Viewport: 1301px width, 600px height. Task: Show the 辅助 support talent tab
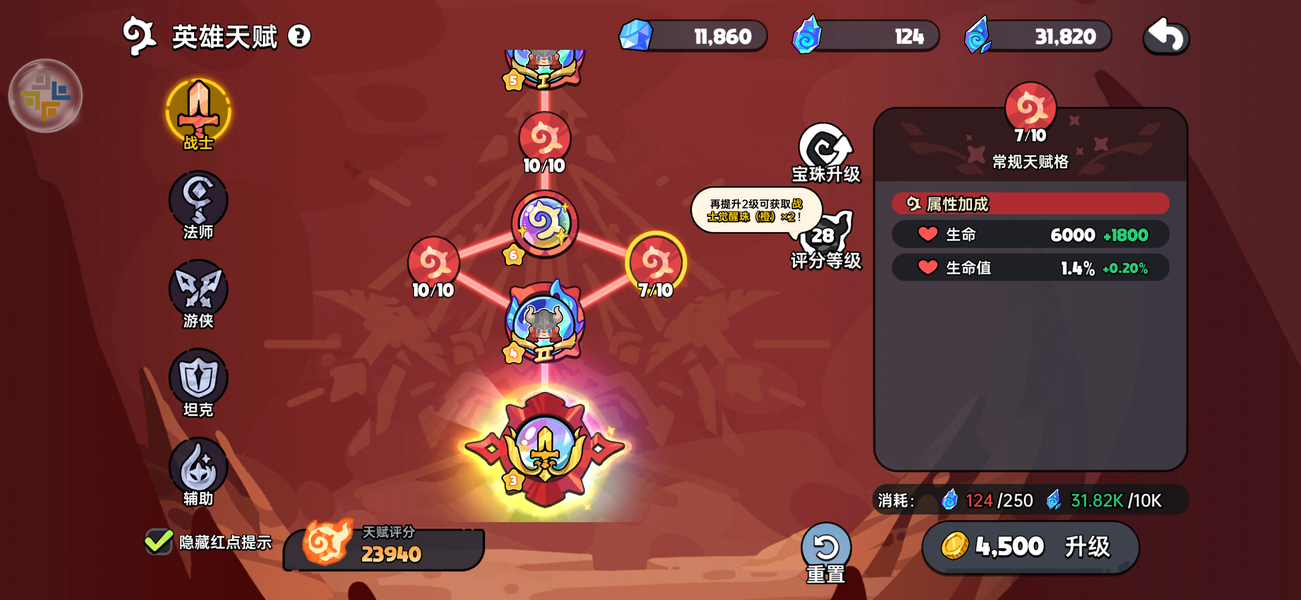[198, 468]
